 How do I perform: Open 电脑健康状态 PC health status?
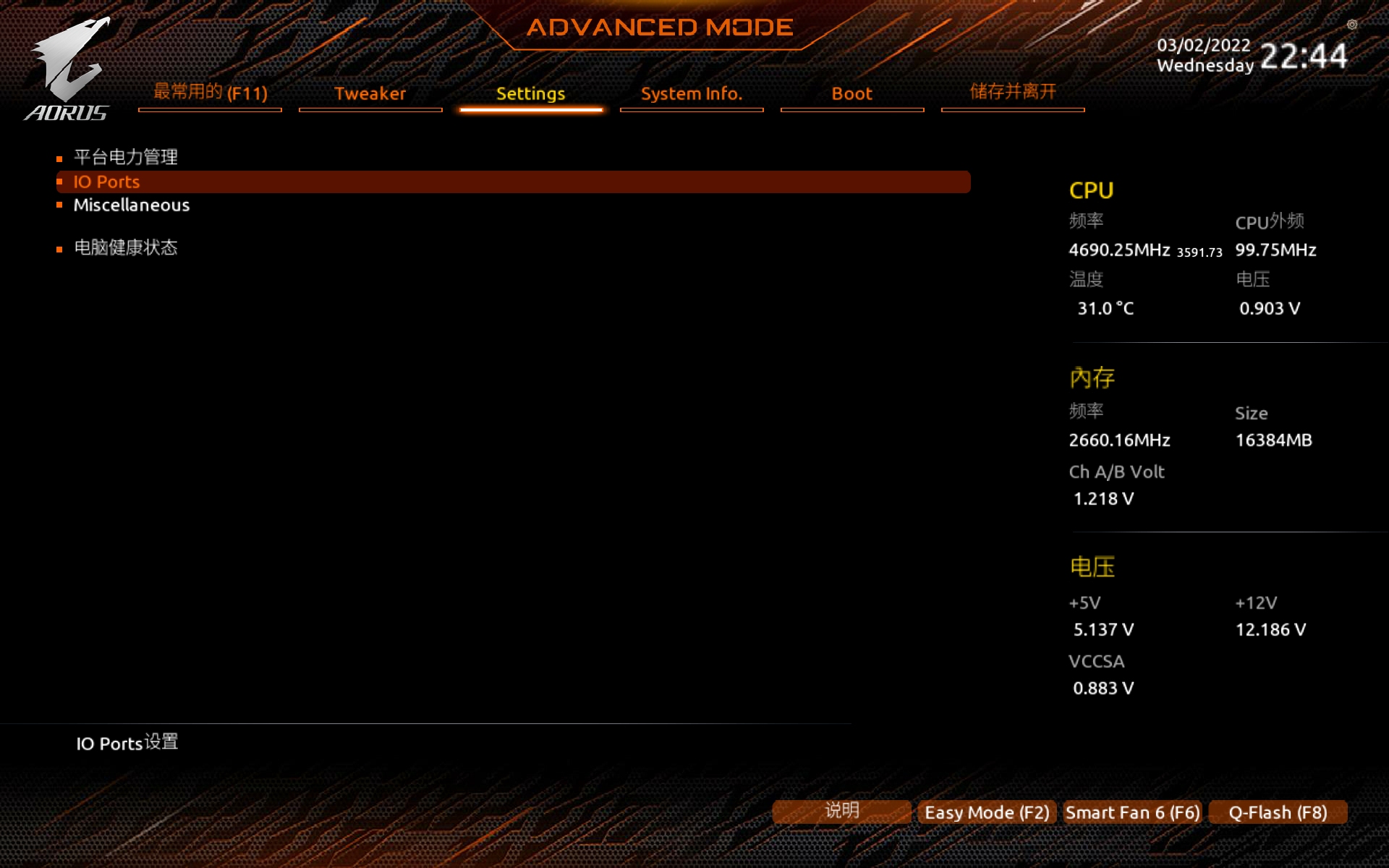126,248
